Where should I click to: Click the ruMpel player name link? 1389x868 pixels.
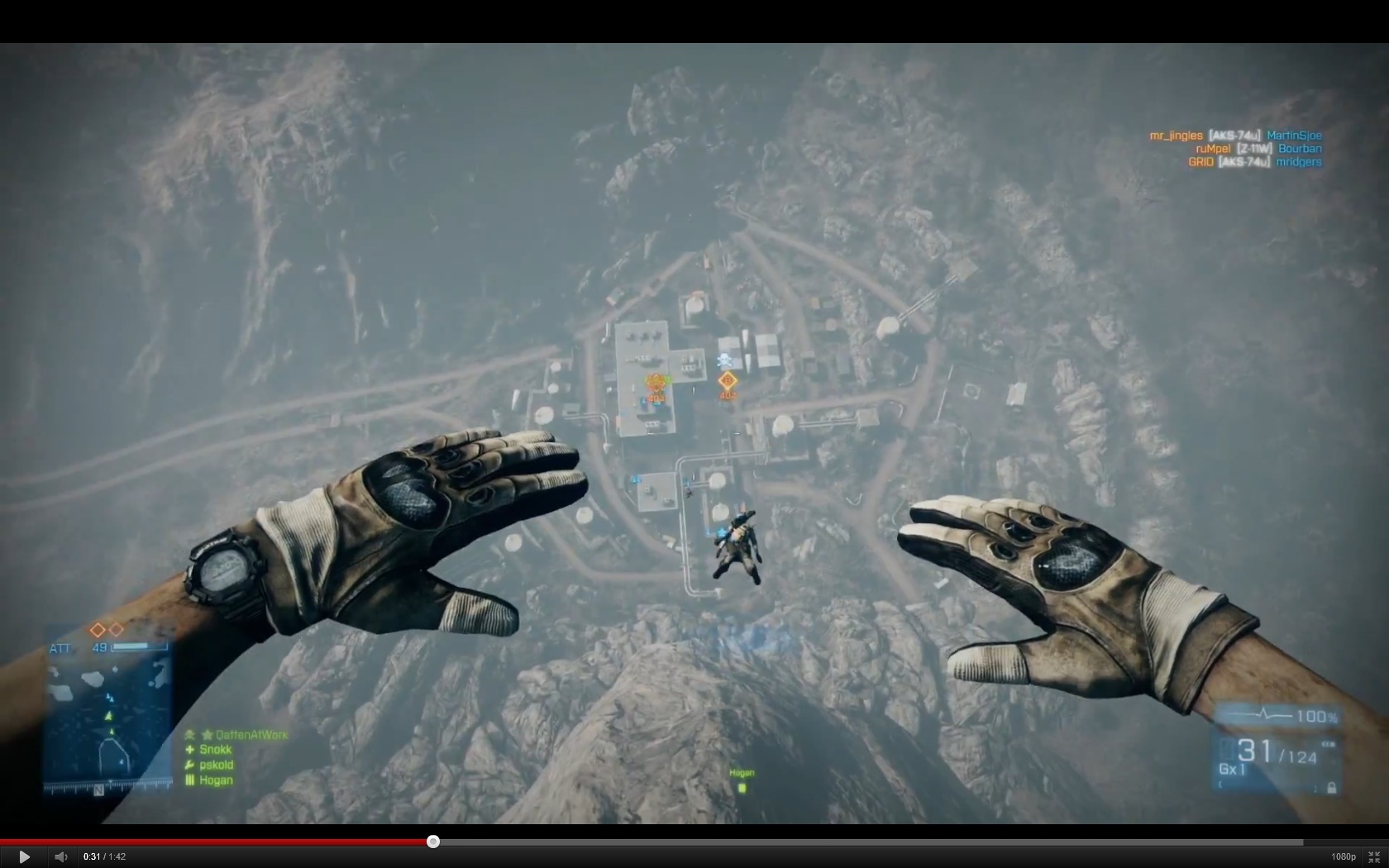(1214, 148)
